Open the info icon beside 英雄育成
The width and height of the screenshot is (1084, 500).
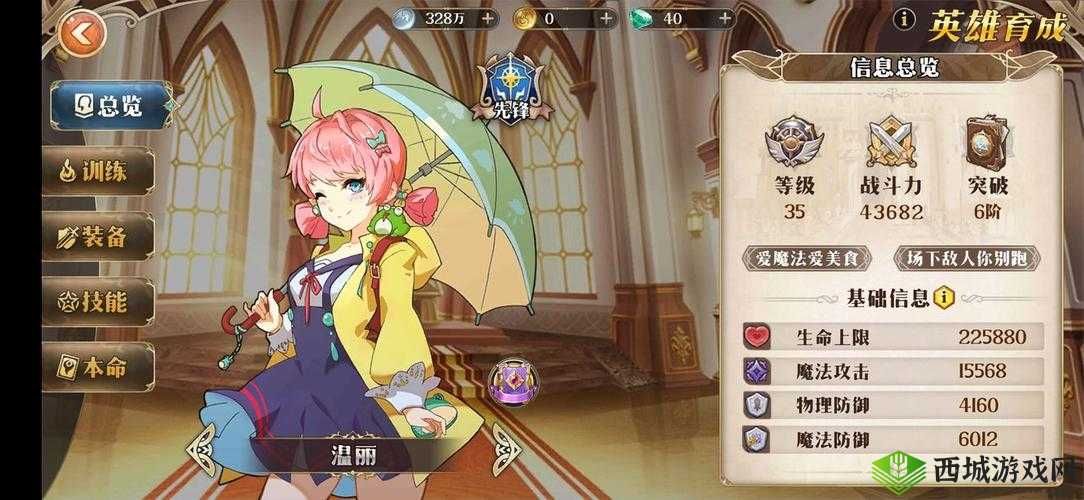[x=905, y=18]
